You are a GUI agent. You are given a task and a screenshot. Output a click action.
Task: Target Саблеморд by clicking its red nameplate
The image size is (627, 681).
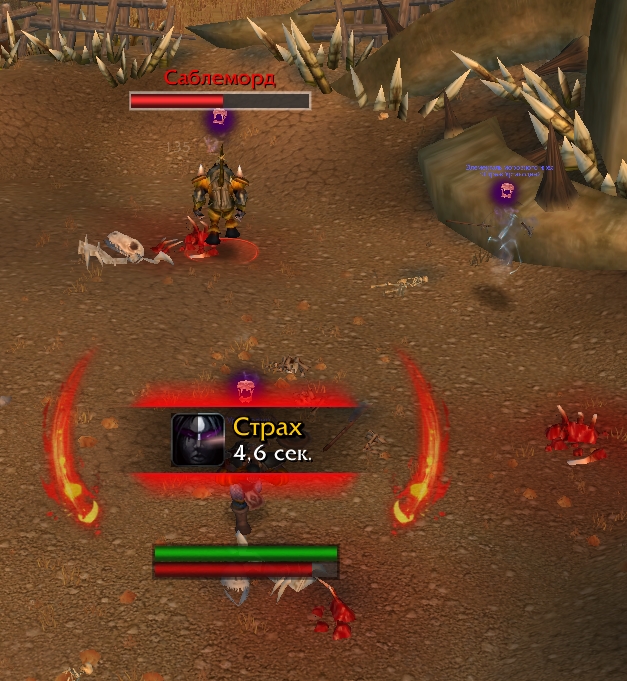point(220,100)
